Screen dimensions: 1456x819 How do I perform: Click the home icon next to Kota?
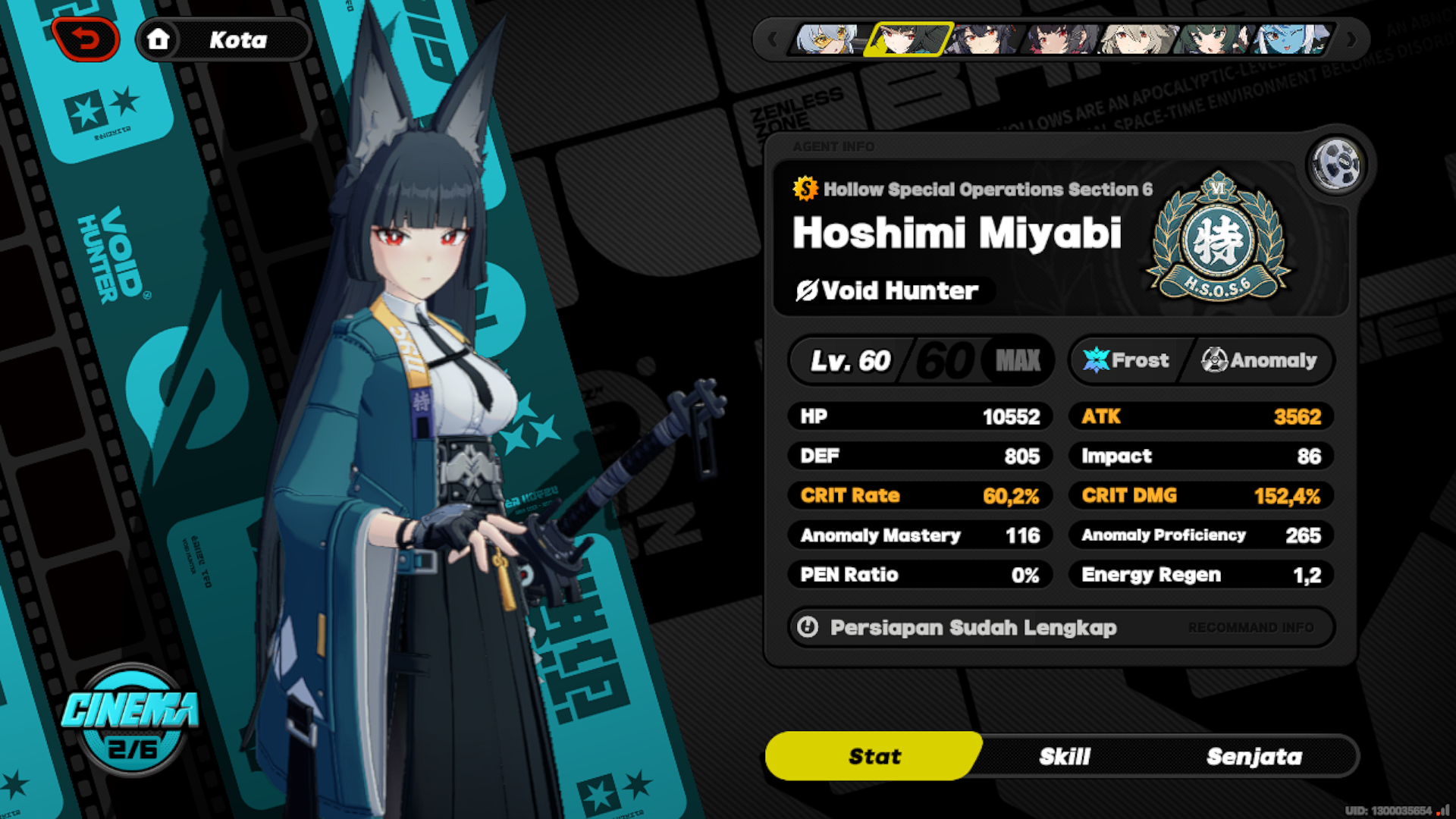[160, 40]
